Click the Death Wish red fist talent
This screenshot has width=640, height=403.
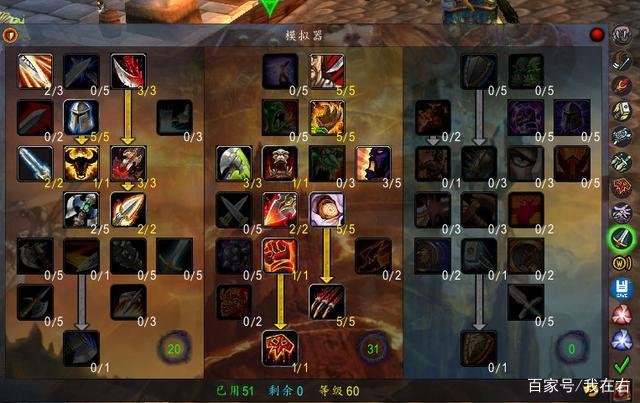[280, 254]
